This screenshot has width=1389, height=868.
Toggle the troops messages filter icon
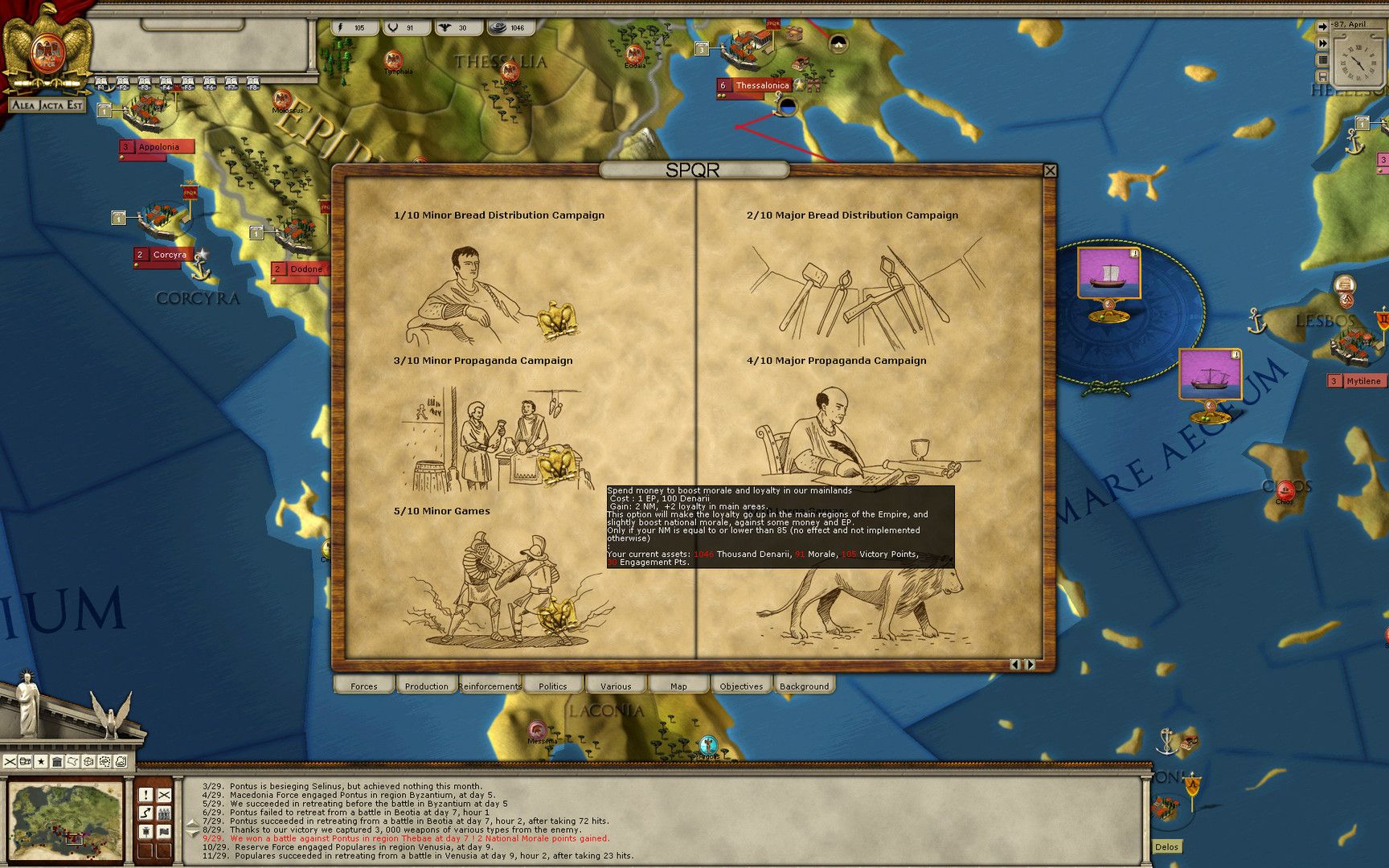tap(165, 813)
